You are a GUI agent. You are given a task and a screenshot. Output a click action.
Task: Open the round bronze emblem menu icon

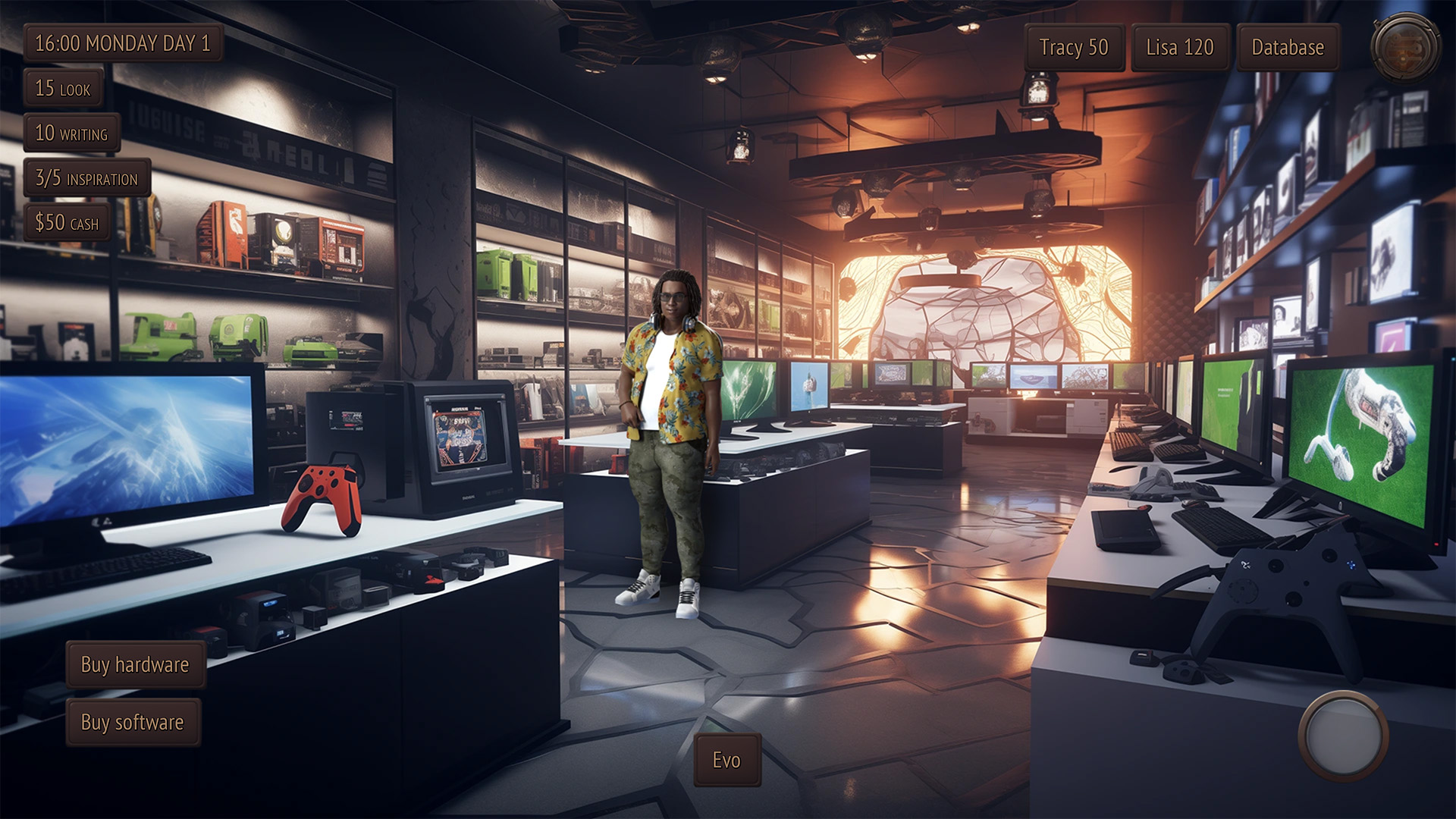pyautogui.click(x=1404, y=47)
